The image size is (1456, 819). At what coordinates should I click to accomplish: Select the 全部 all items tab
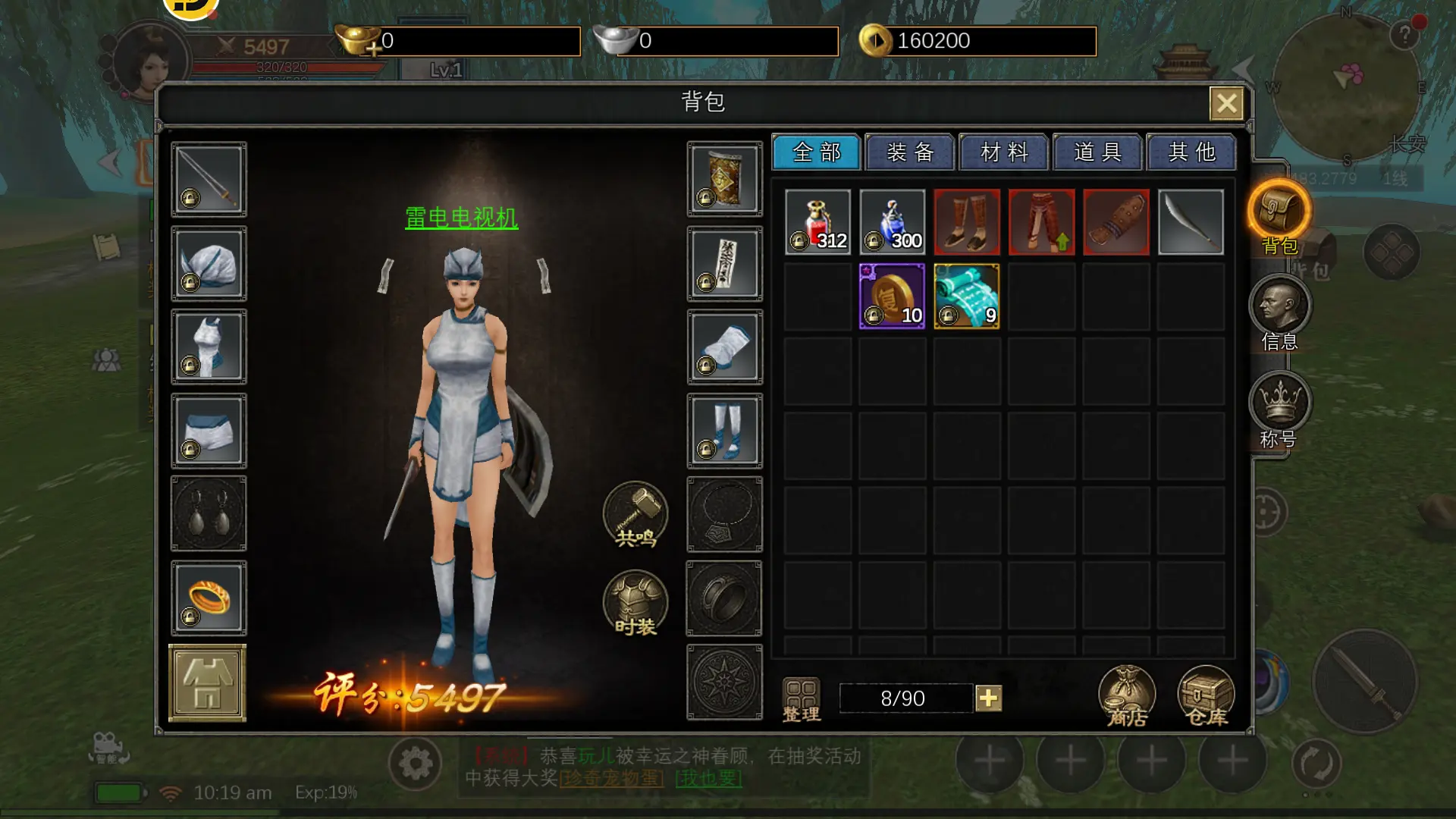click(x=817, y=152)
